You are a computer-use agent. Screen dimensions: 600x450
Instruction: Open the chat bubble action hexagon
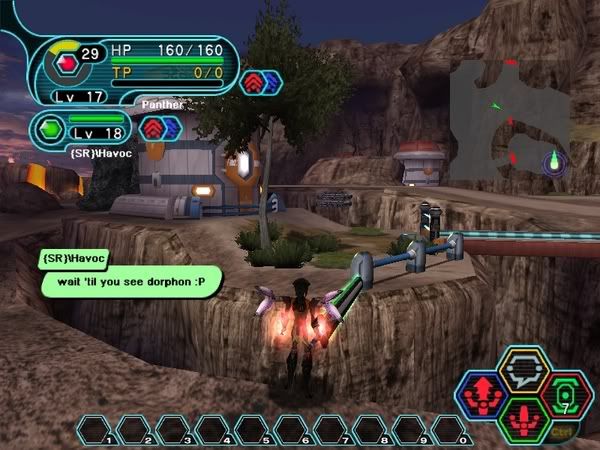point(523,369)
